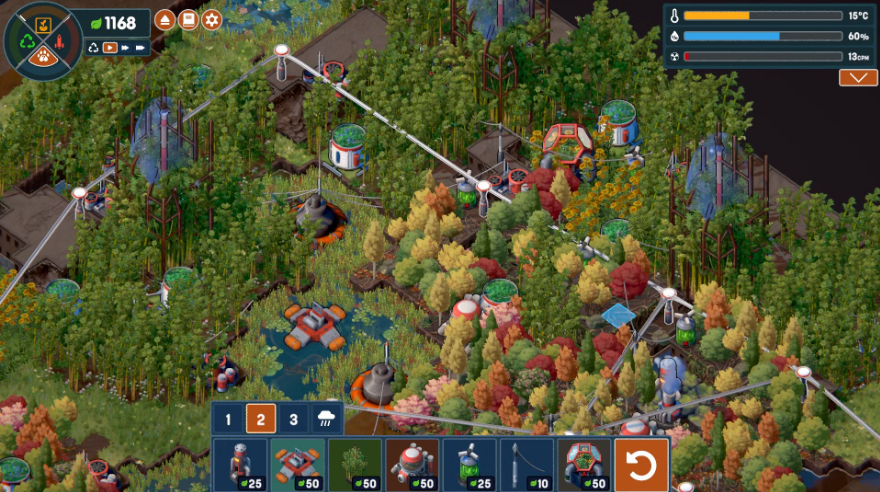The width and height of the screenshot is (880, 492).
Task: Click the white recycle icon beside speed controls
Action: [x=93, y=47]
